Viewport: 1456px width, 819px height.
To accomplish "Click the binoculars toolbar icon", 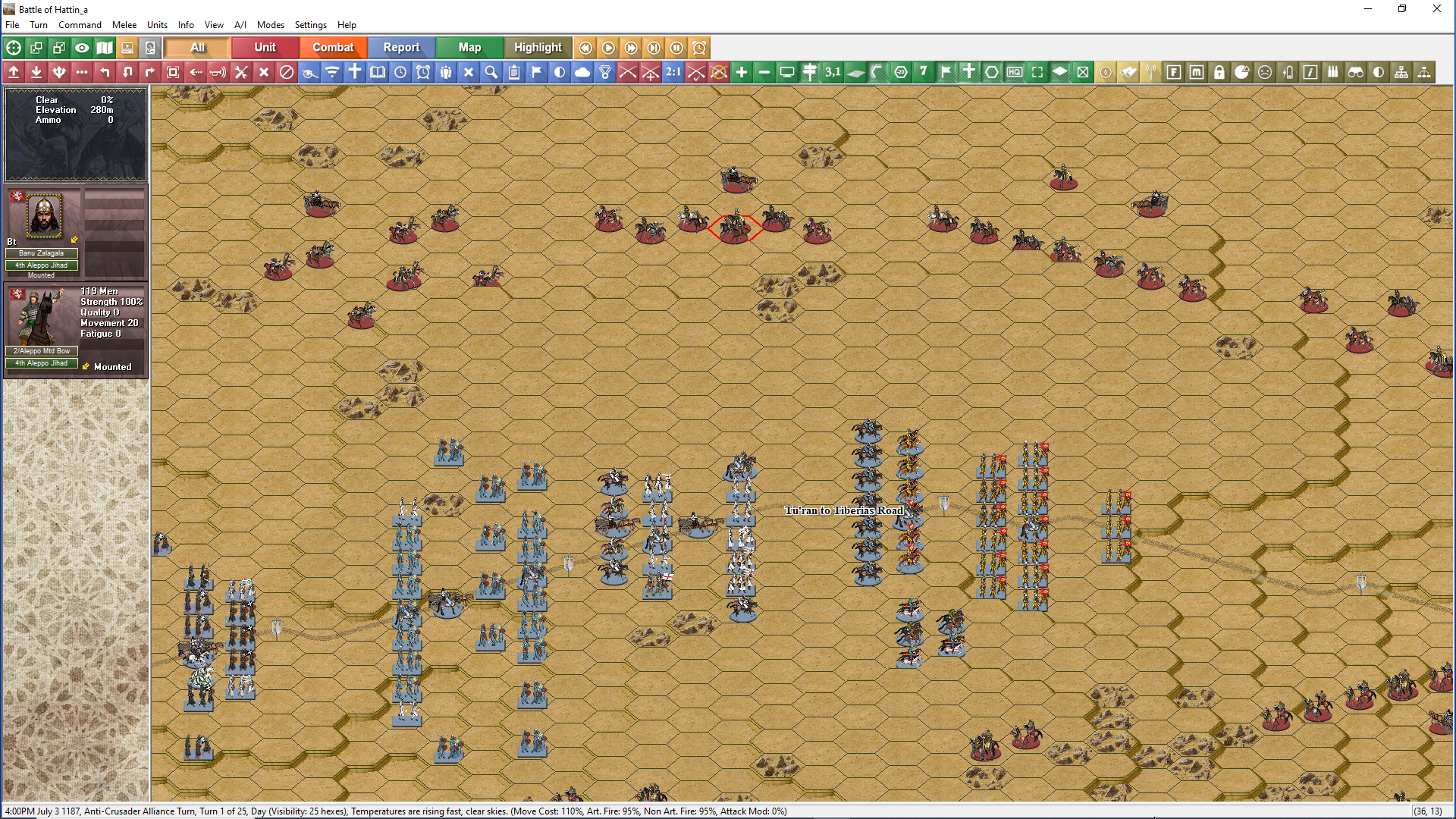I will pyautogui.click(x=1356, y=72).
